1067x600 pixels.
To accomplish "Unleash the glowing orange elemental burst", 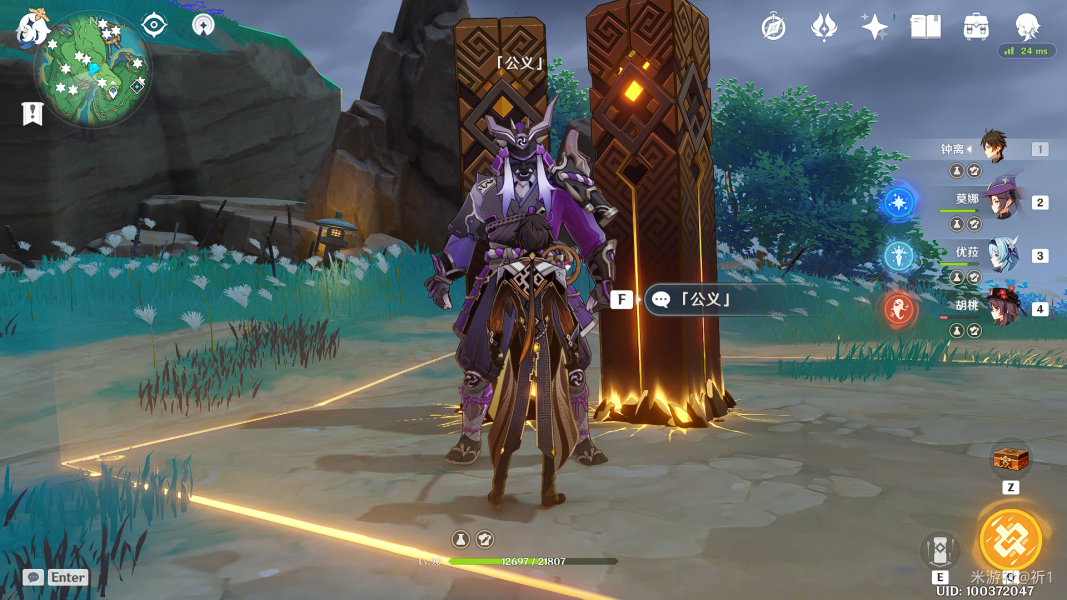I will tap(1010, 540).
